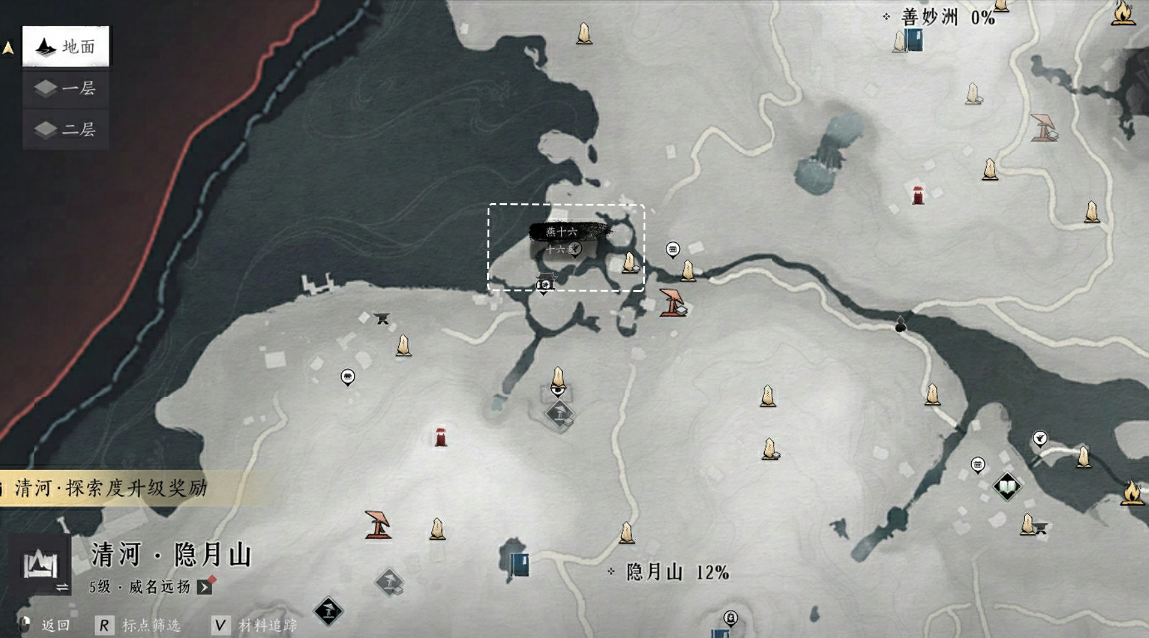Switch to the 一层 floor layer
Image resolution: width=1149 pixels, height=638 pixels.
66,89
